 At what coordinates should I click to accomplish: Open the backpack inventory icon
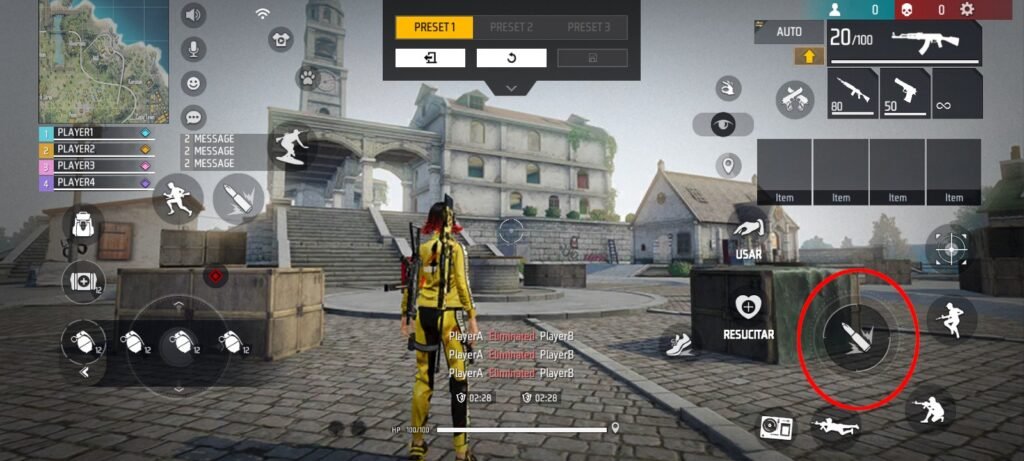click(82, 226)
